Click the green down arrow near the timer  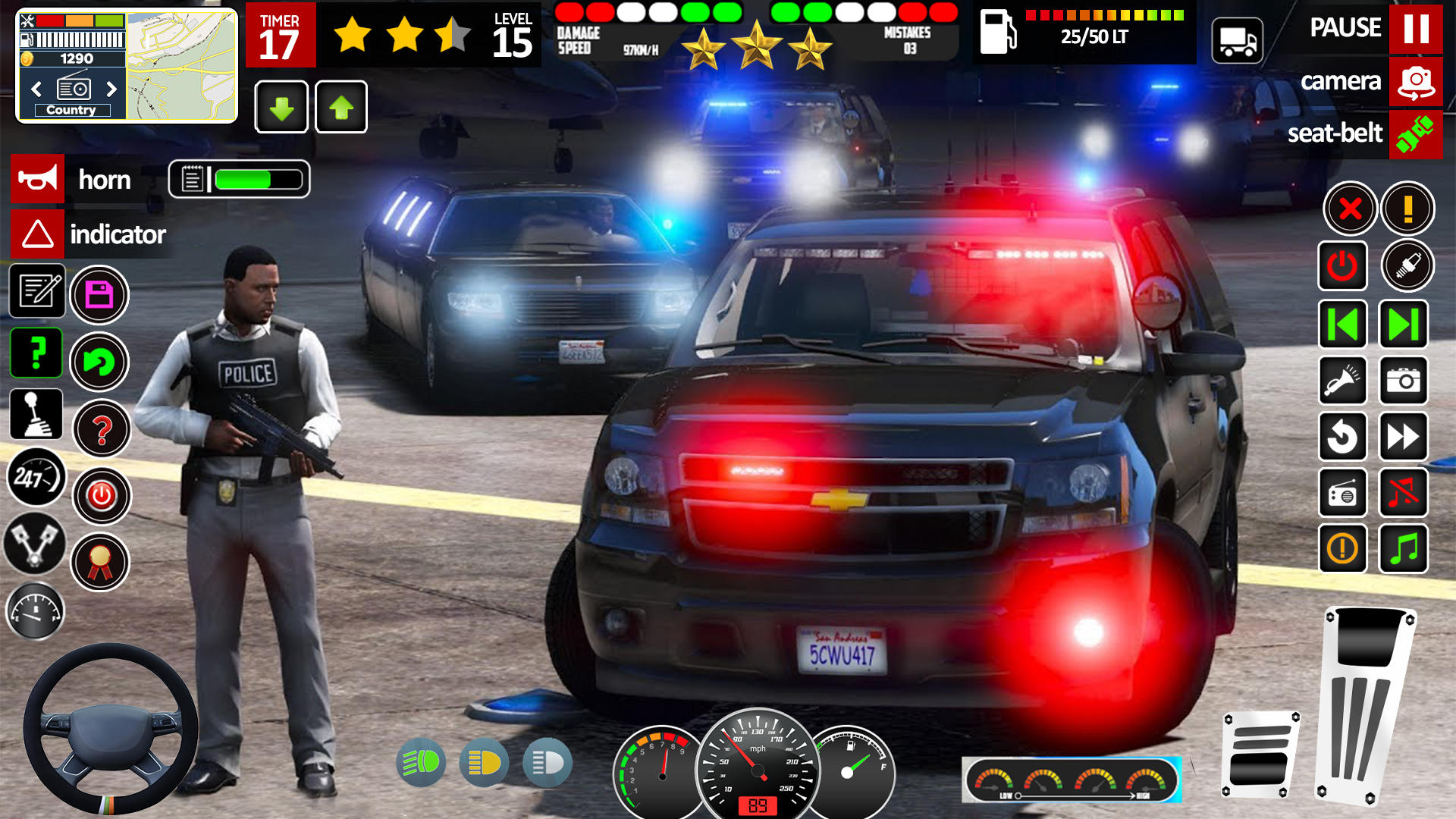click(x=281, y=107)
